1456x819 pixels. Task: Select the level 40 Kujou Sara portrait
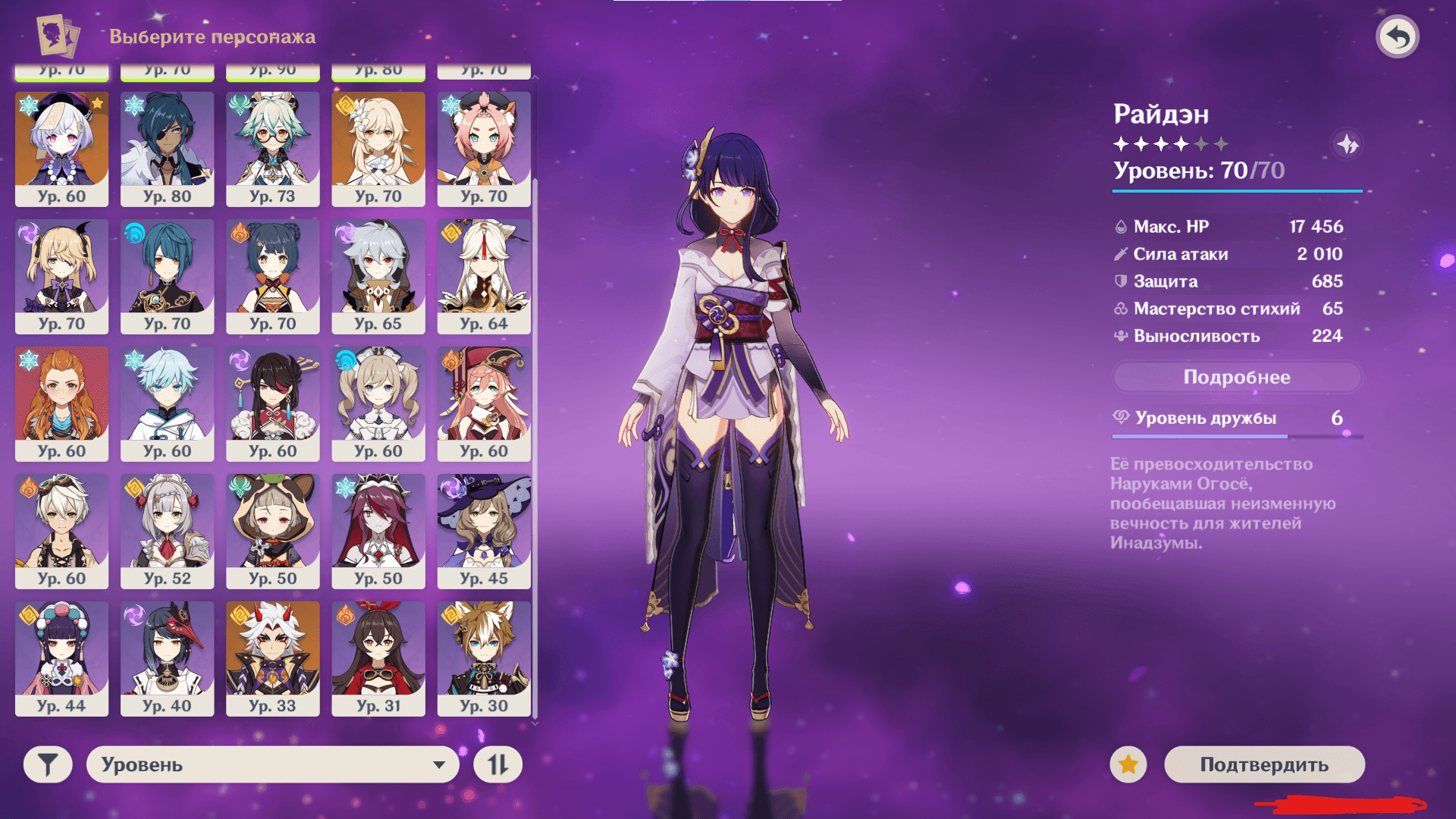[x=168, y=658]
